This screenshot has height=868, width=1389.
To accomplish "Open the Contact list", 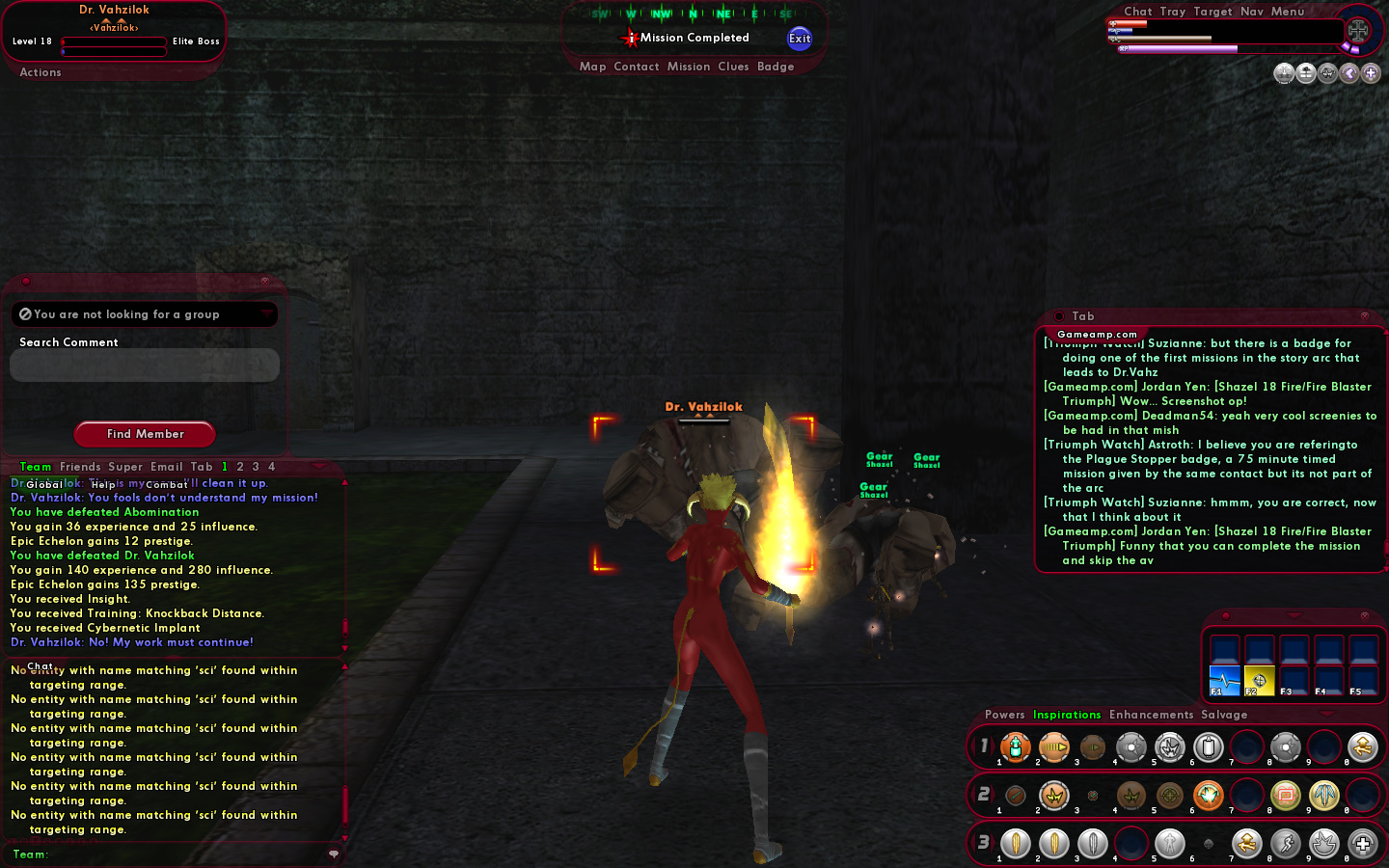I will (636, 67).
